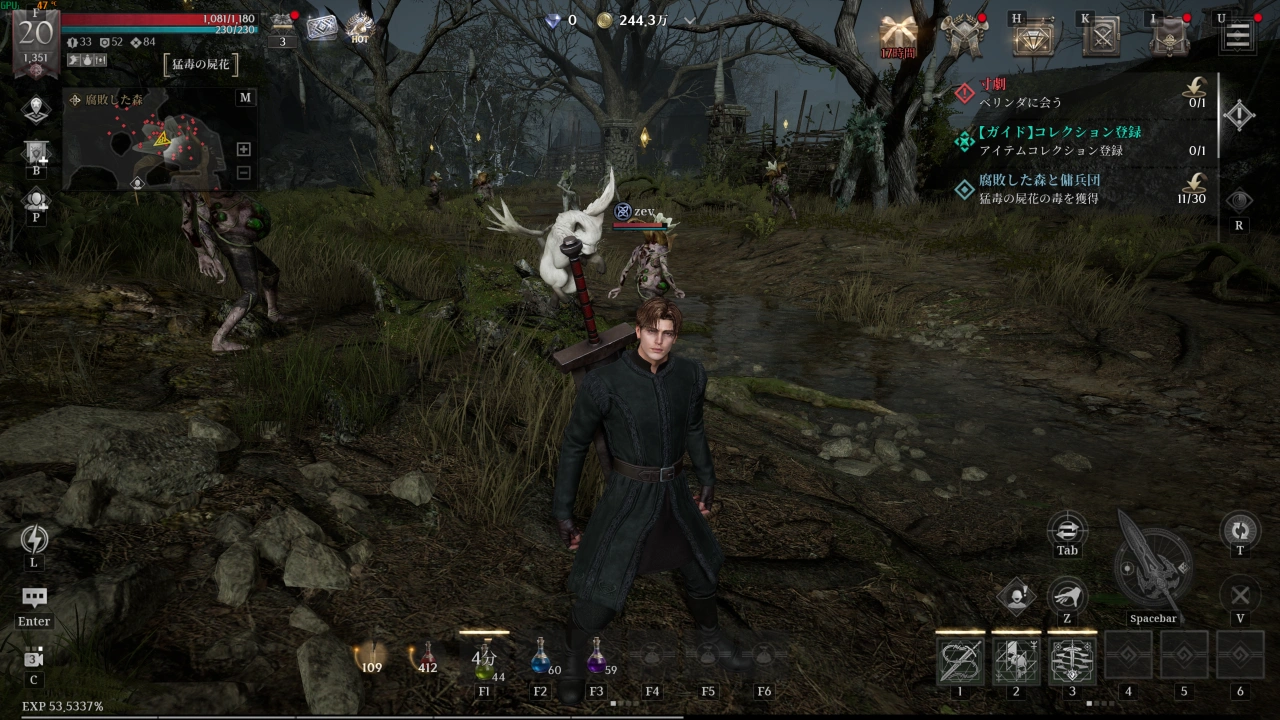This screenshot has height=720, width=1280.
Task: Open the main menu with three bars
Action: pos(1237,37)
